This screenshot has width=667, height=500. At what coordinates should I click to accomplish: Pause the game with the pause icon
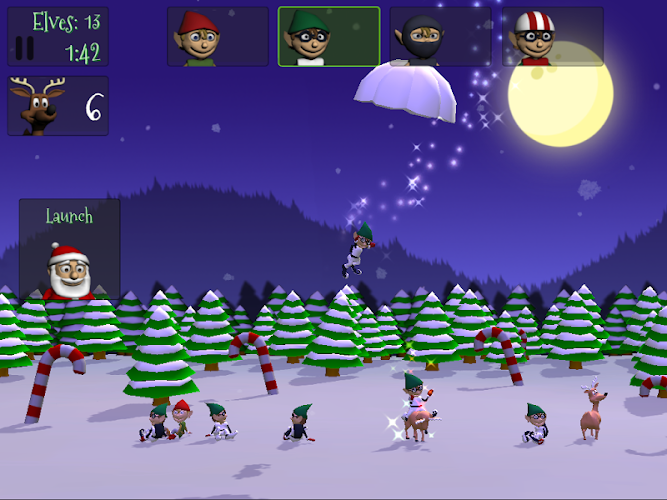(26, 48)
